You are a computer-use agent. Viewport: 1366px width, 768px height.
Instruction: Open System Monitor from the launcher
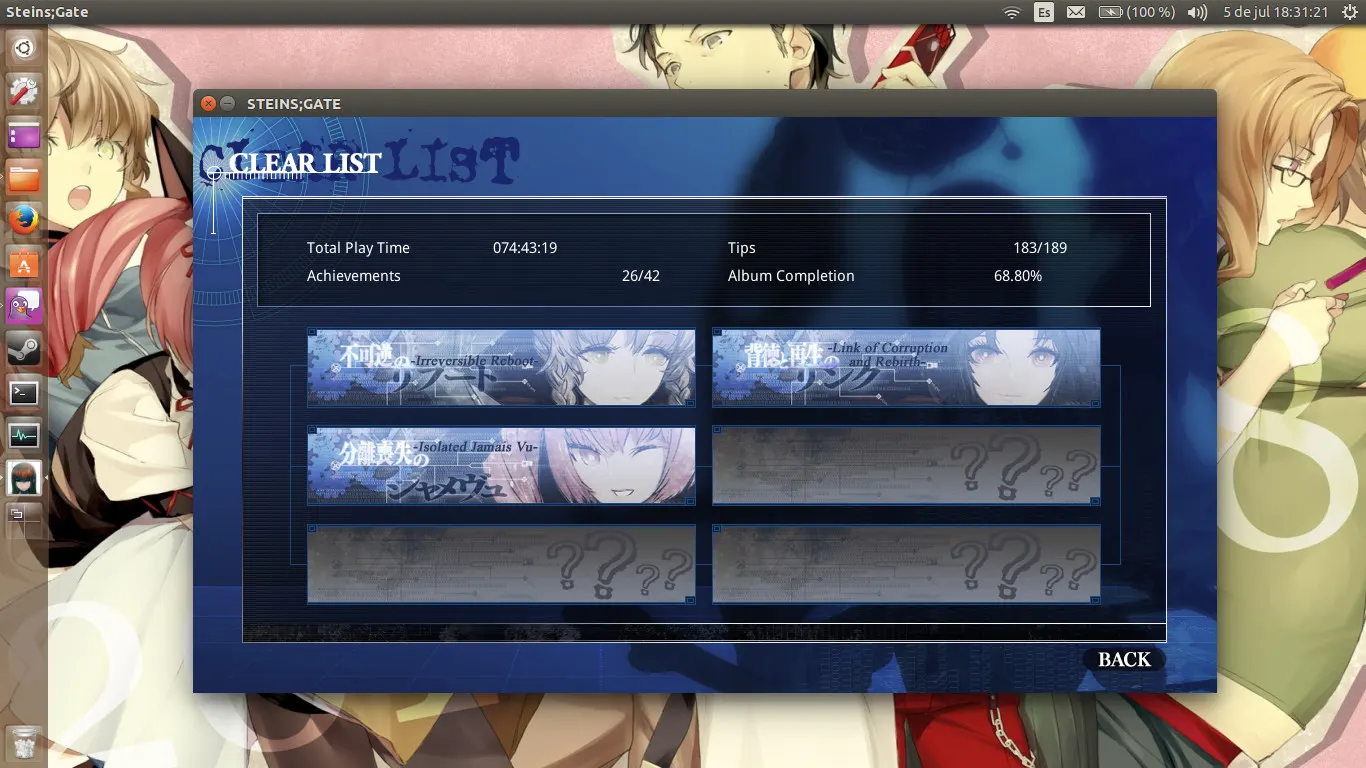point(24,435)
